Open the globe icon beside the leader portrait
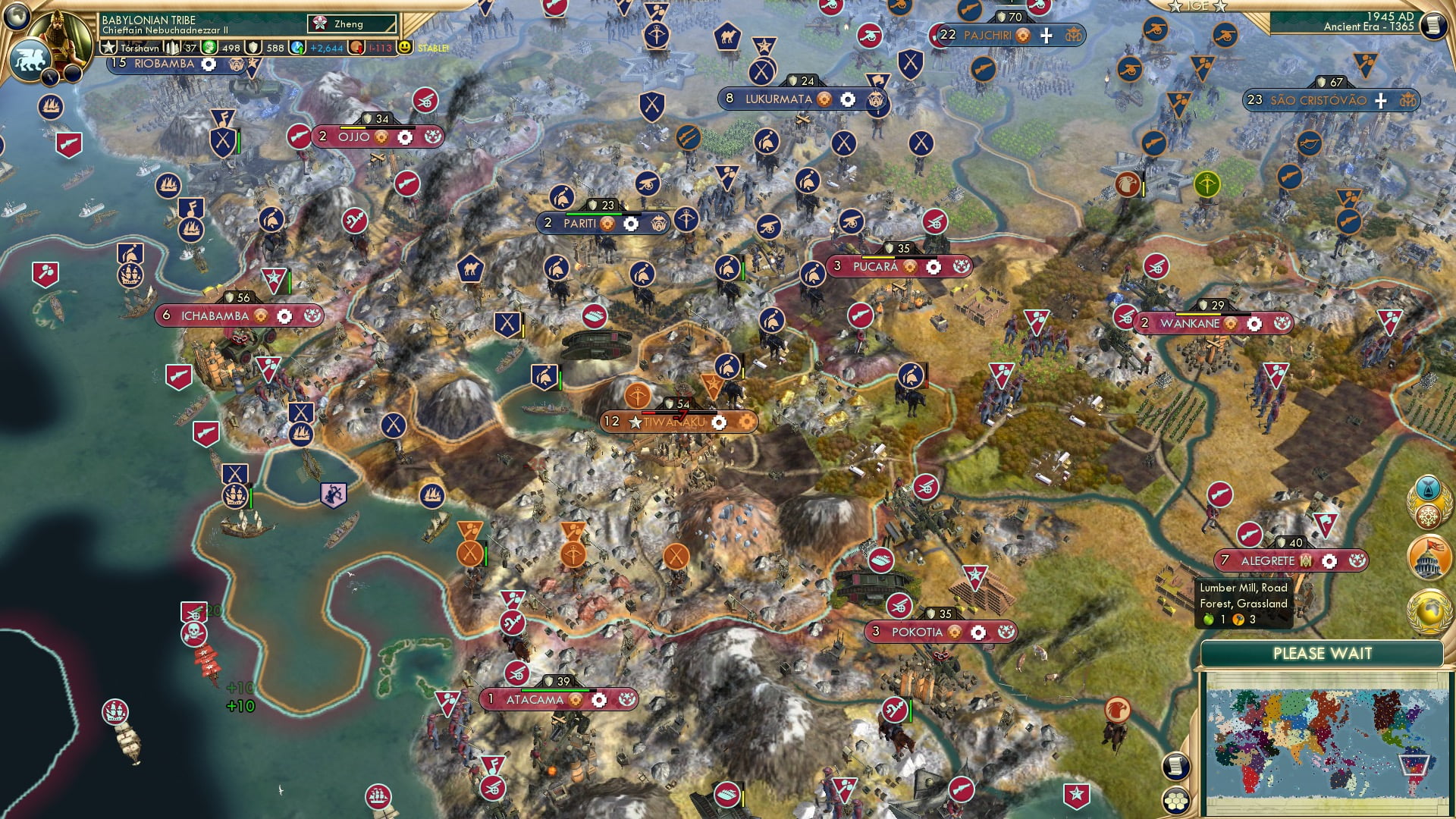Viewport: 1456px width, 819px height. click(x=17, y=15)
